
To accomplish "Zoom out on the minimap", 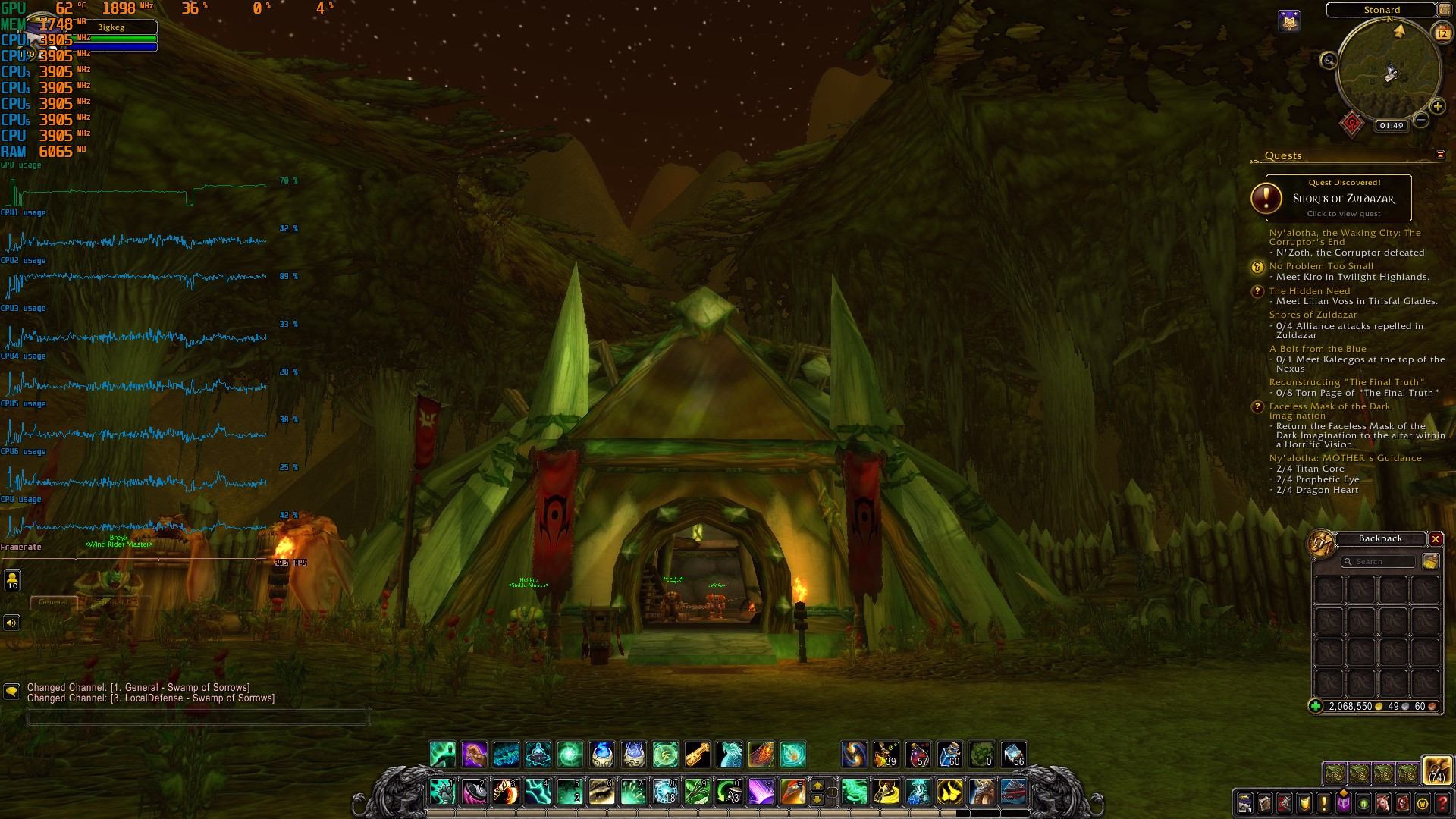I will [x=1421, y=120].
